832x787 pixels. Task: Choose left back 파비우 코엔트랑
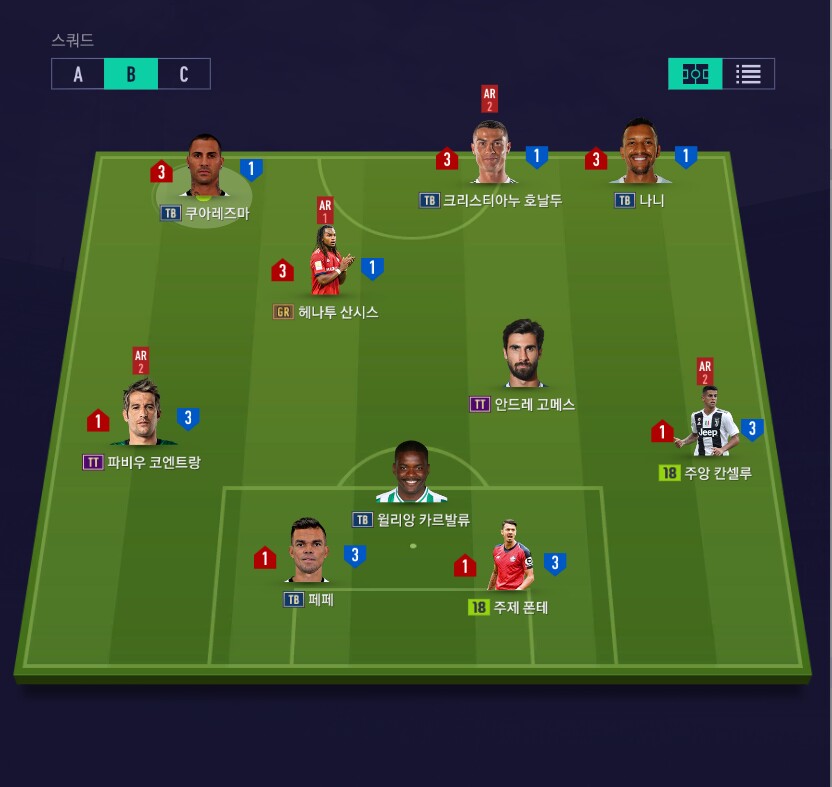tap(142, 413)
